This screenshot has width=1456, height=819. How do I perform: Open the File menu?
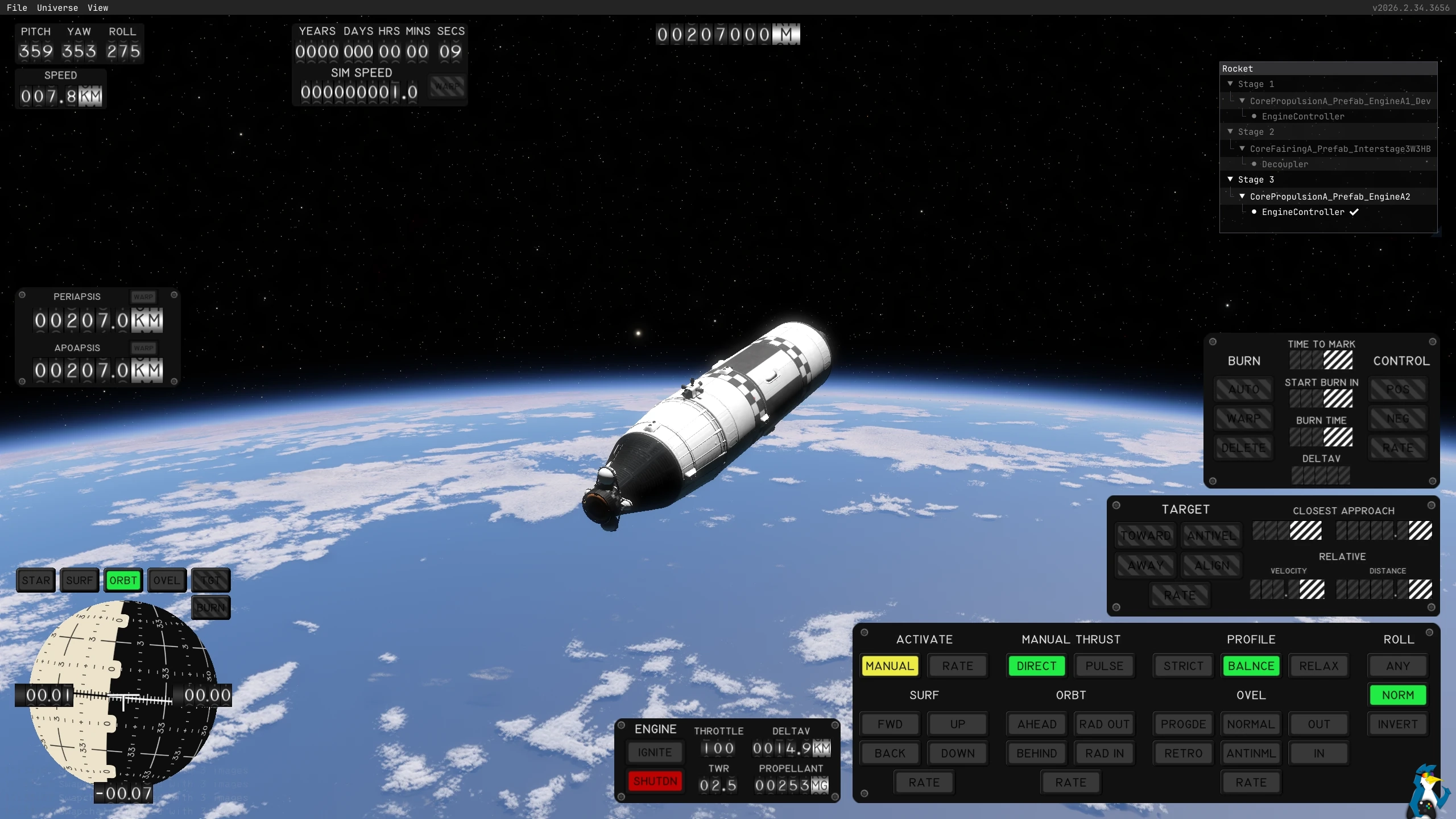pos(16,8)
